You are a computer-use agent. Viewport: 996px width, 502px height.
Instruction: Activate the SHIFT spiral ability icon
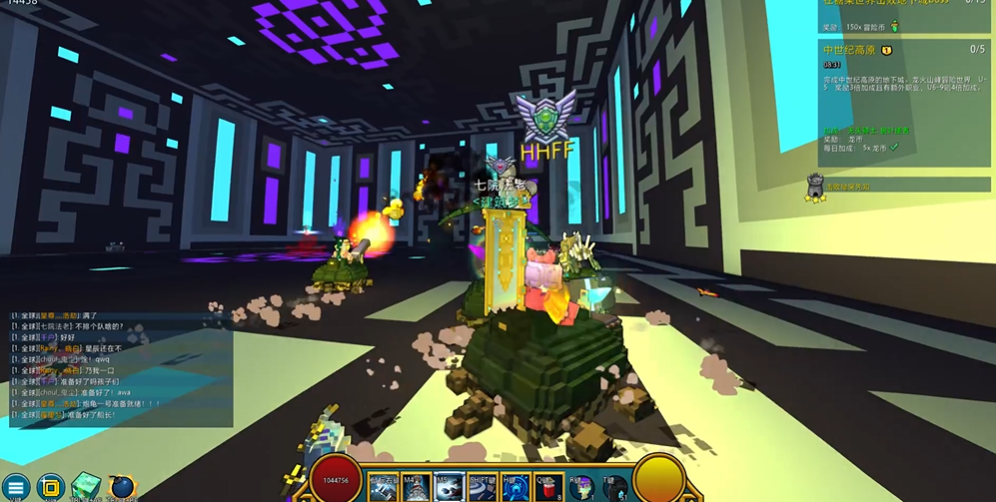click(x=482, y=487)
